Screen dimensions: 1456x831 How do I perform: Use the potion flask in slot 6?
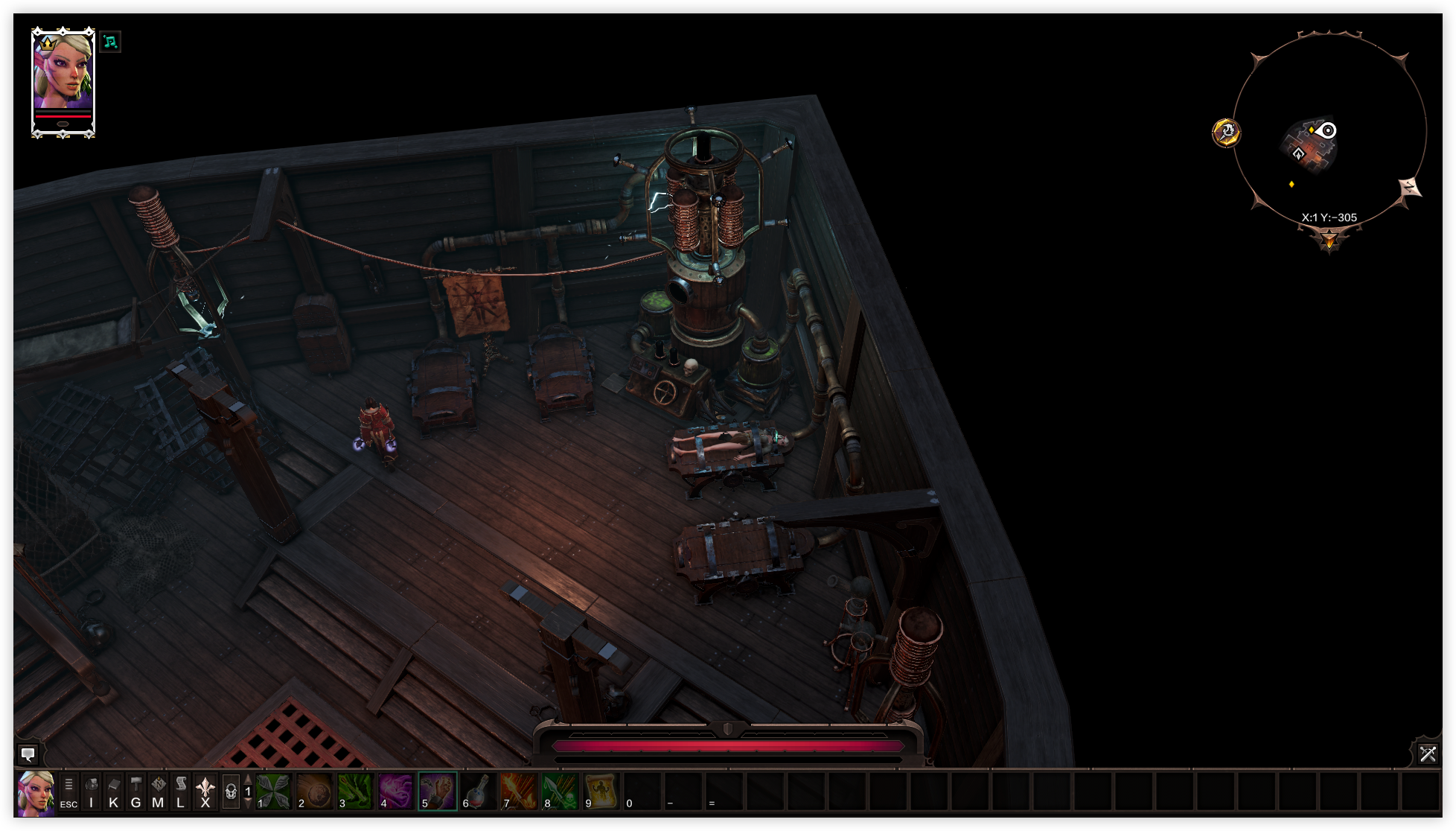pos(478,791)
